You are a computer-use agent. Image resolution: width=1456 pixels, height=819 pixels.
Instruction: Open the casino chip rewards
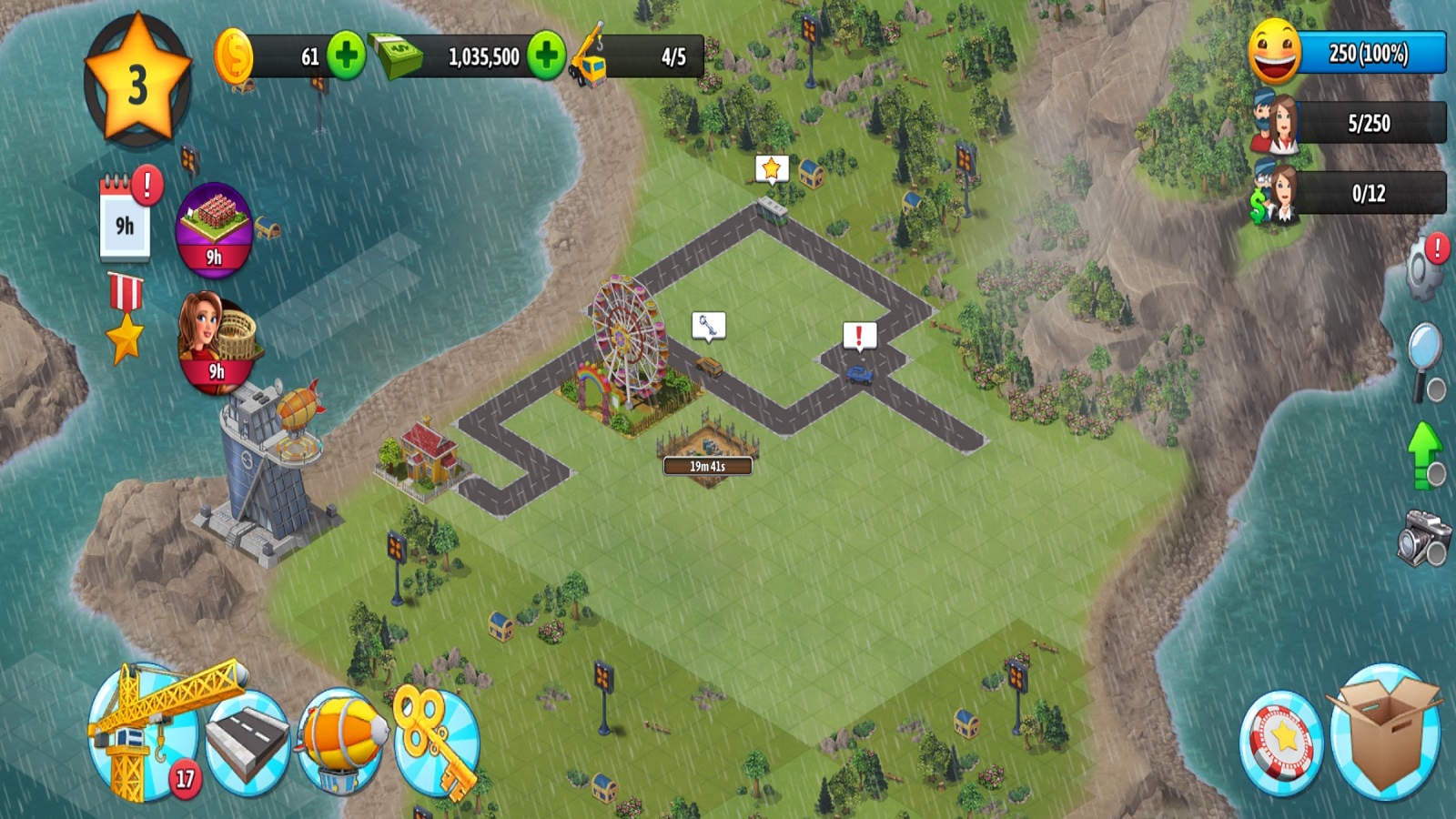1281,742
